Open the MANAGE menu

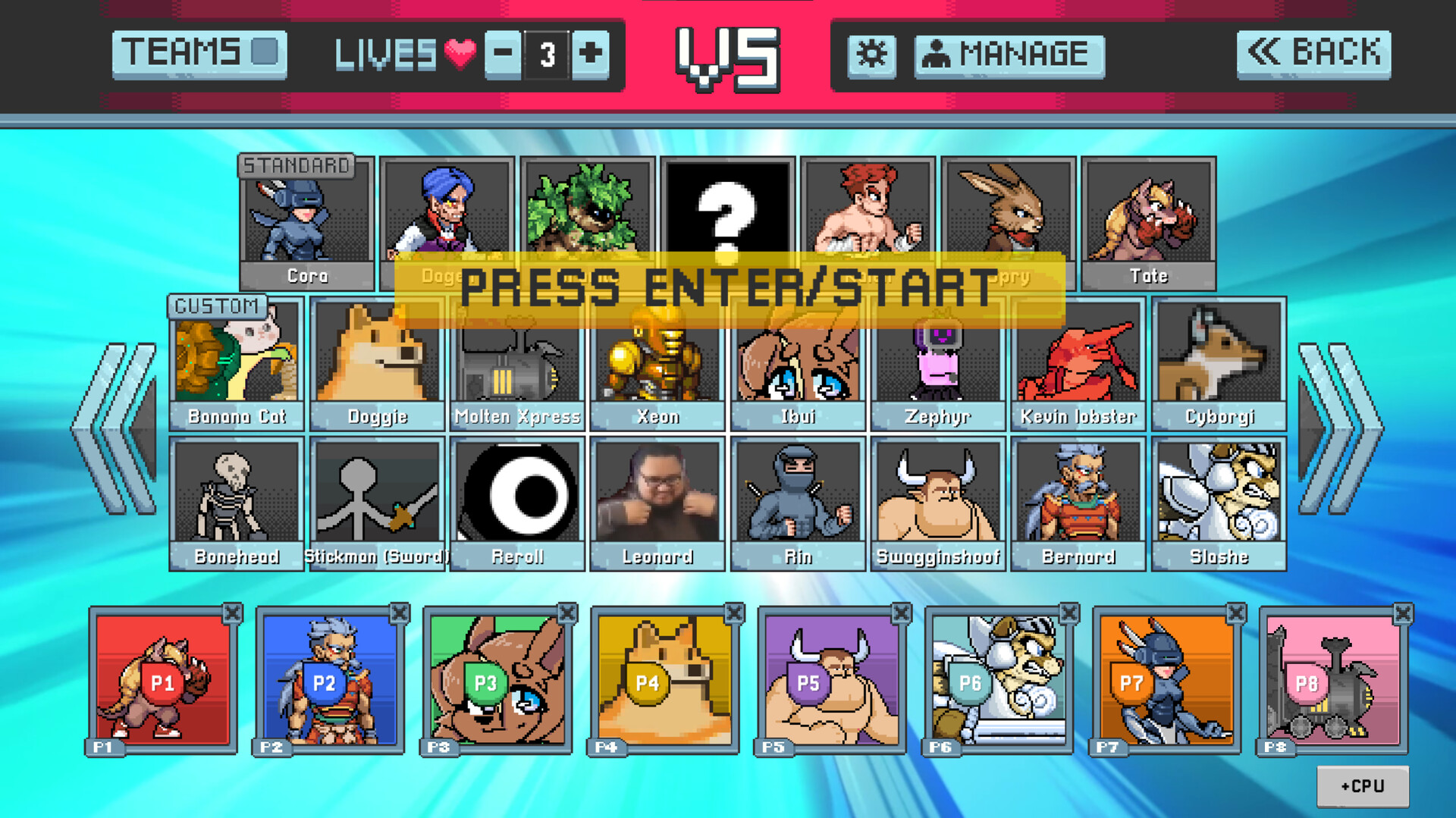[x=1009, y=54]
